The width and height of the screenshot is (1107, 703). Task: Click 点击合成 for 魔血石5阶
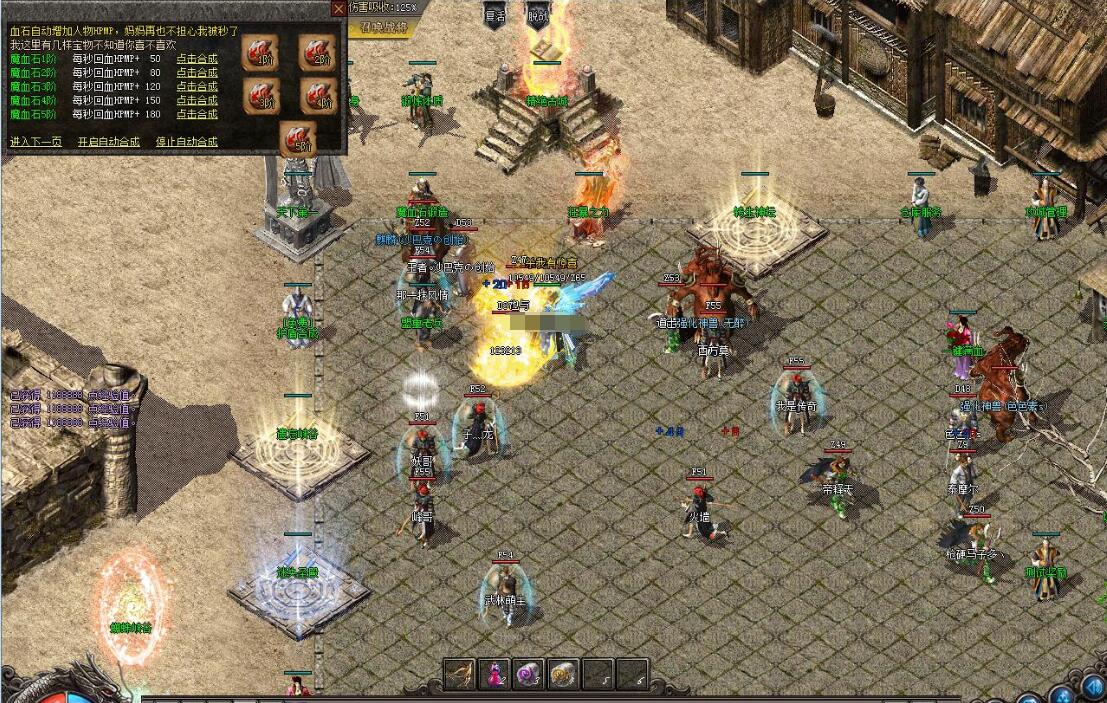click(197, 114)
